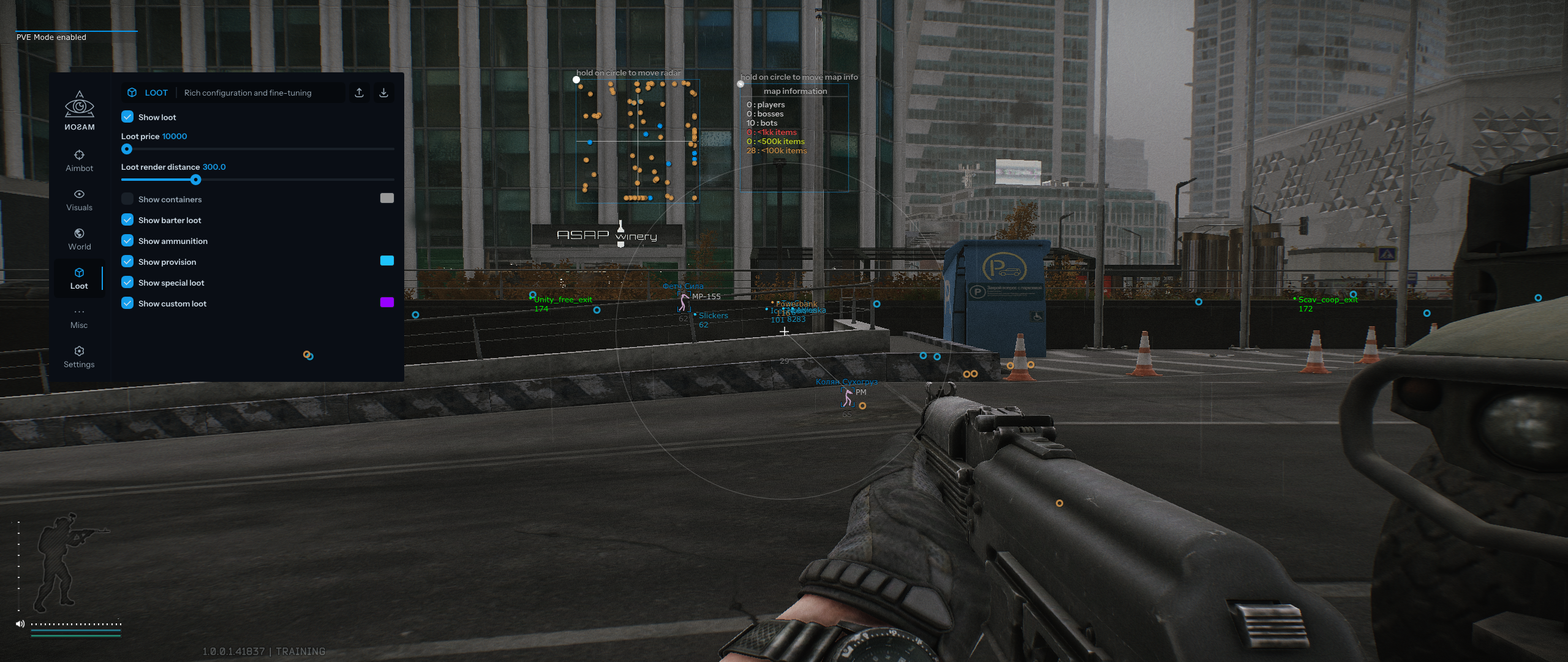The height and width of the screenshot is (662, 1568).
Task: Open the Settings tab
Action: [x=79, y=357]
